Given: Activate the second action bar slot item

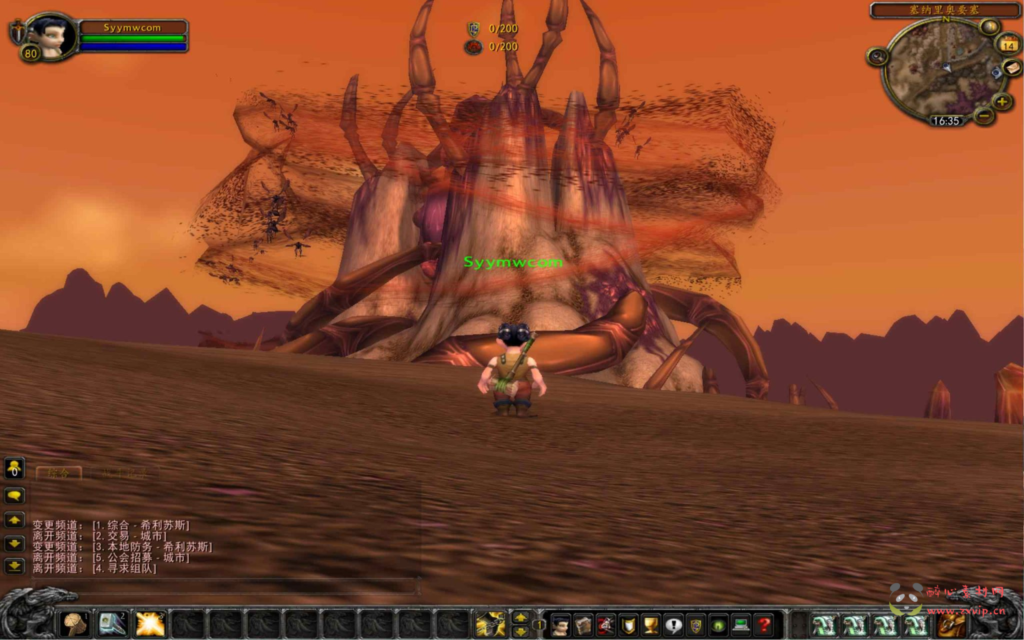Looking at the screenshot, I should (113, 624).
